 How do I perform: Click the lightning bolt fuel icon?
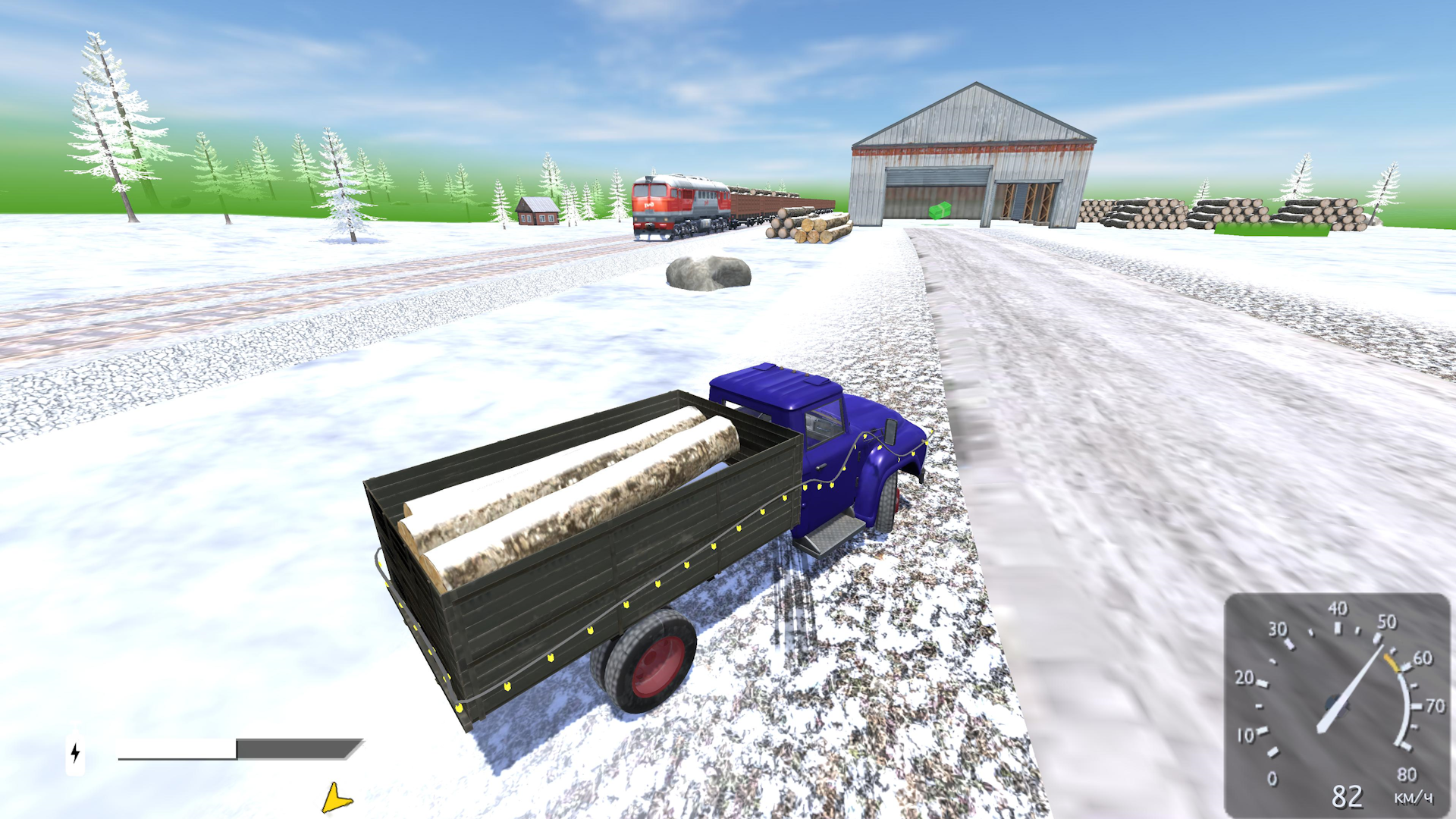[x=75, y=753]
